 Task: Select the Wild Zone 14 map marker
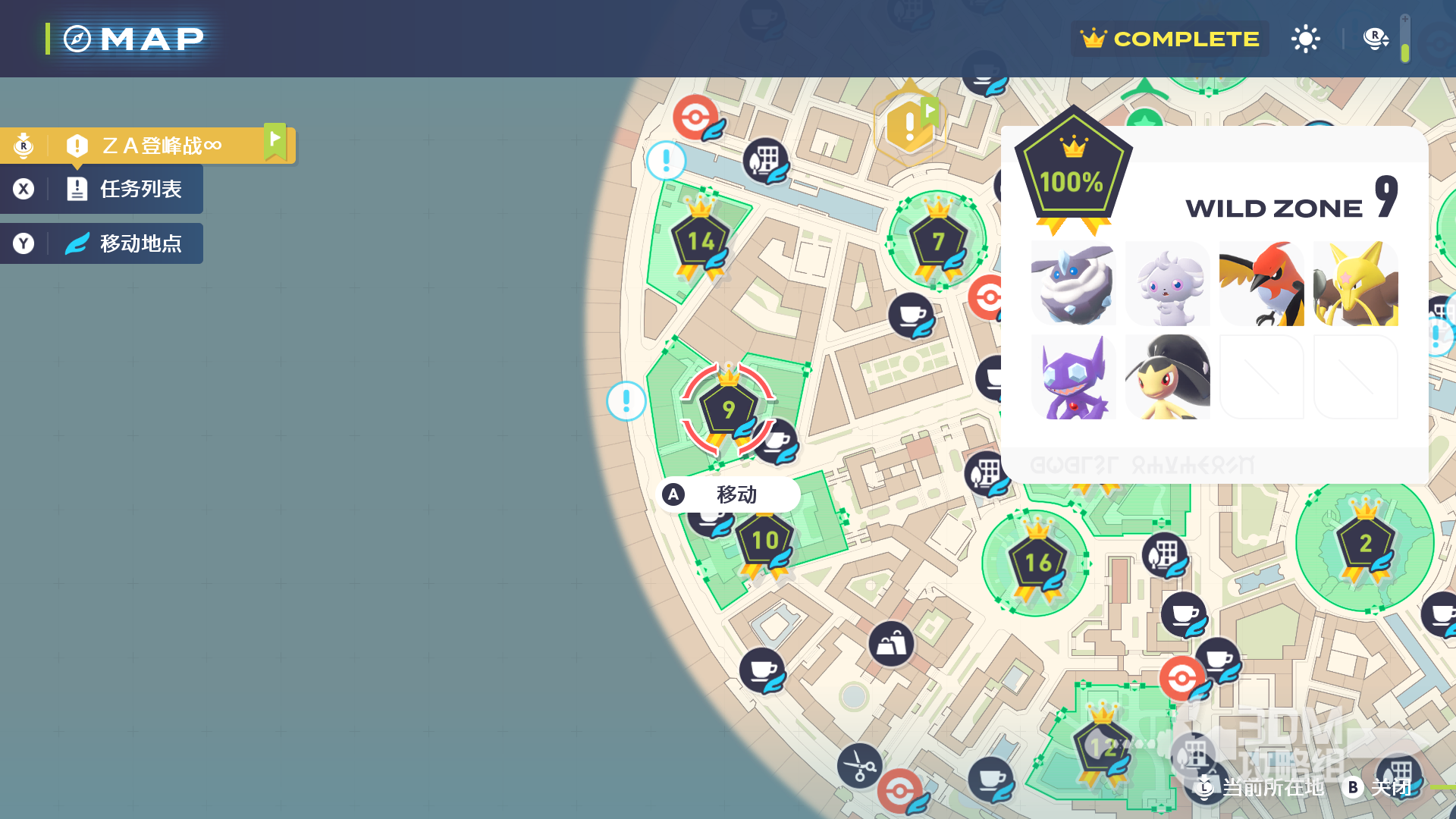click(701, 242)
